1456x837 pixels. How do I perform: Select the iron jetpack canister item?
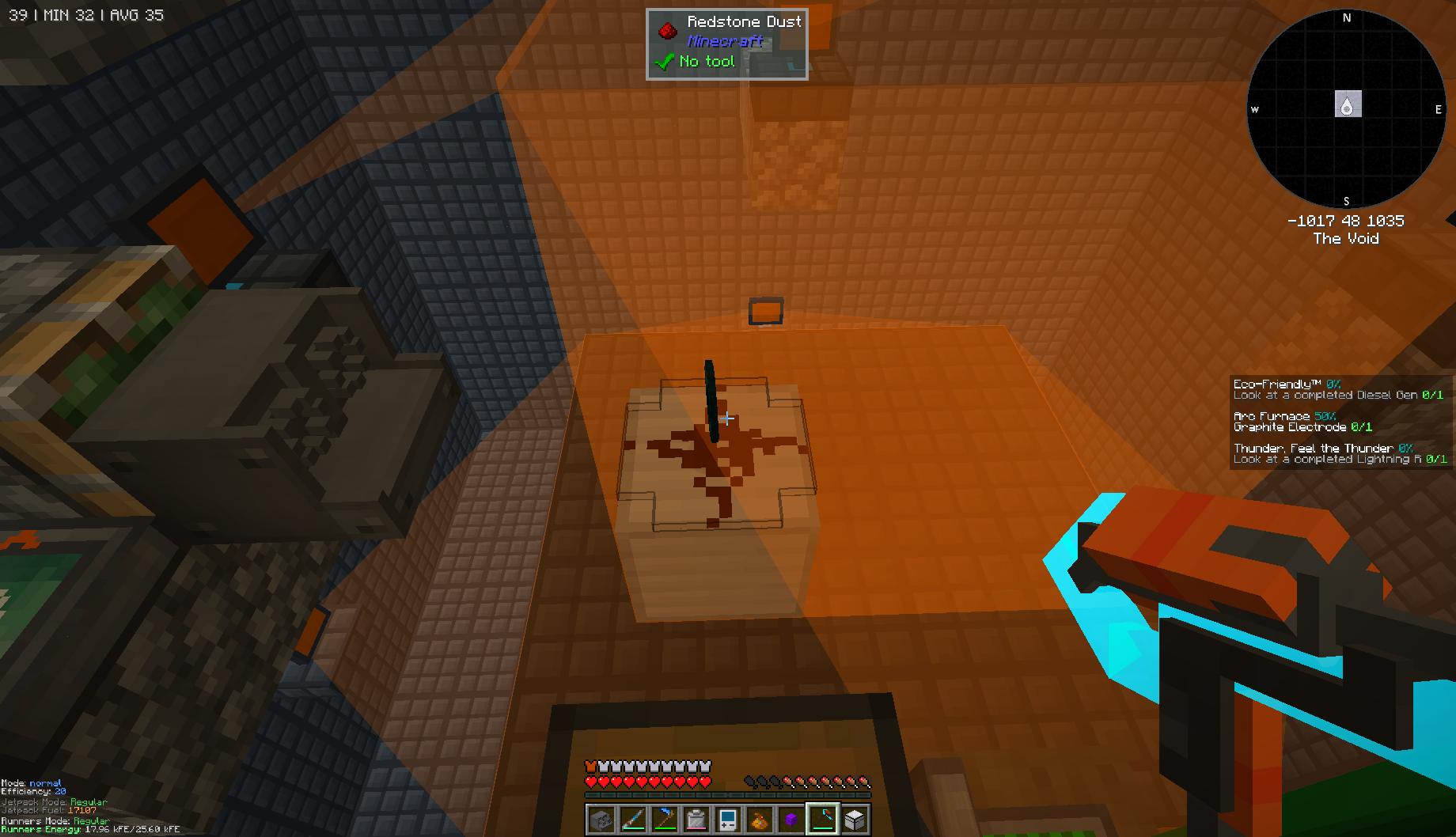coord(696,818)
